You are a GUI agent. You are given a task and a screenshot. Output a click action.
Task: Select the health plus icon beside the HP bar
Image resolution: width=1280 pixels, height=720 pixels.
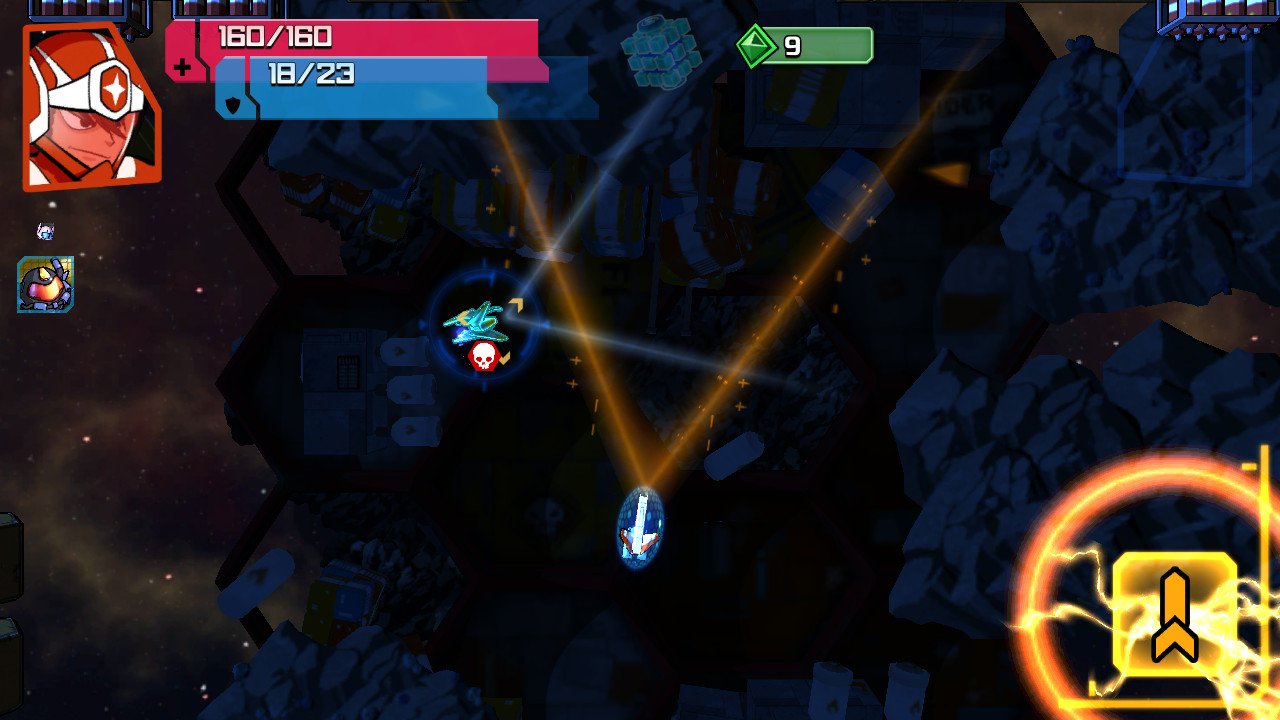pyautogui.click(x=184, y=68)
